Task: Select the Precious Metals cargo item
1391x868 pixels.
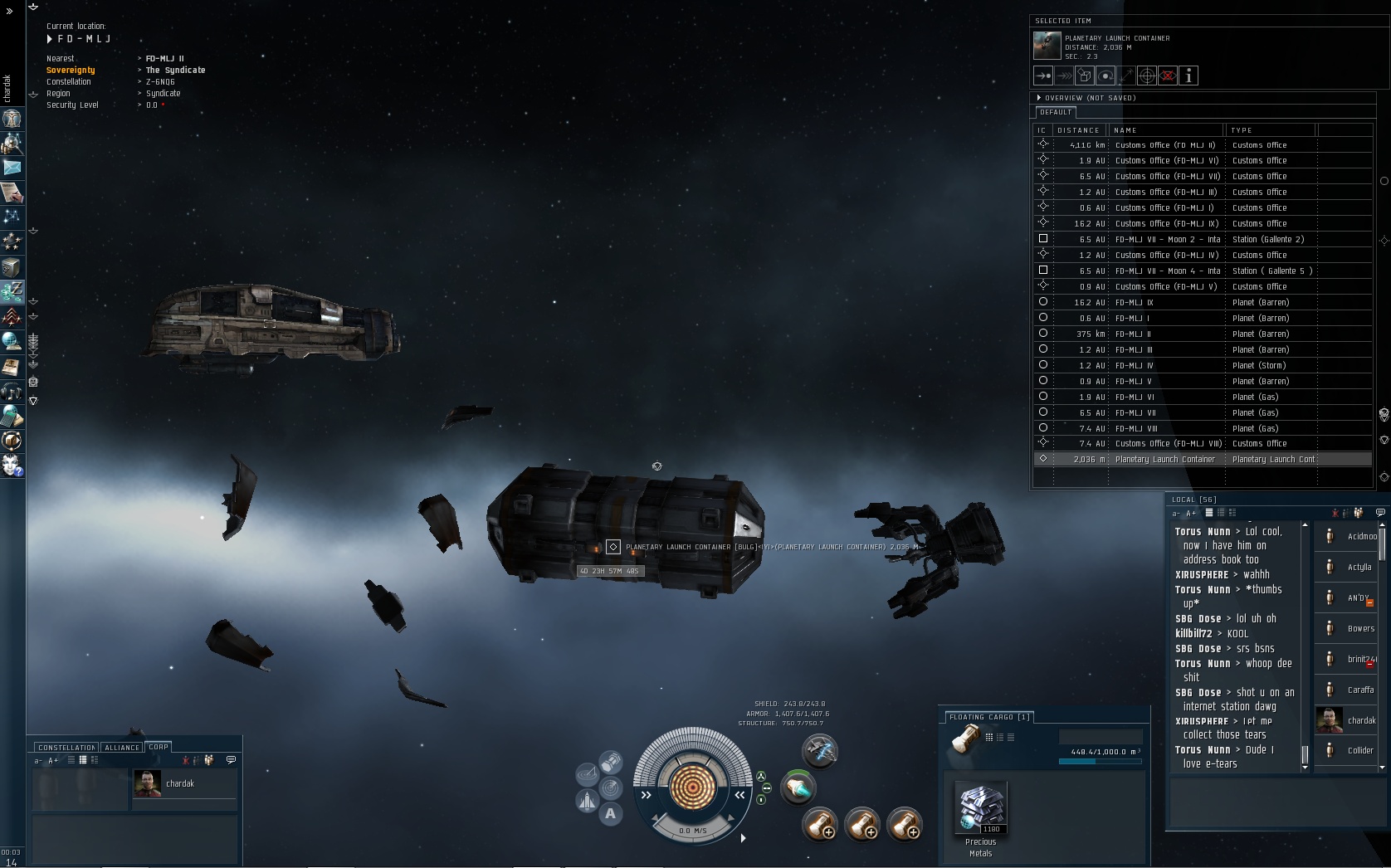Action: [981, 807]
